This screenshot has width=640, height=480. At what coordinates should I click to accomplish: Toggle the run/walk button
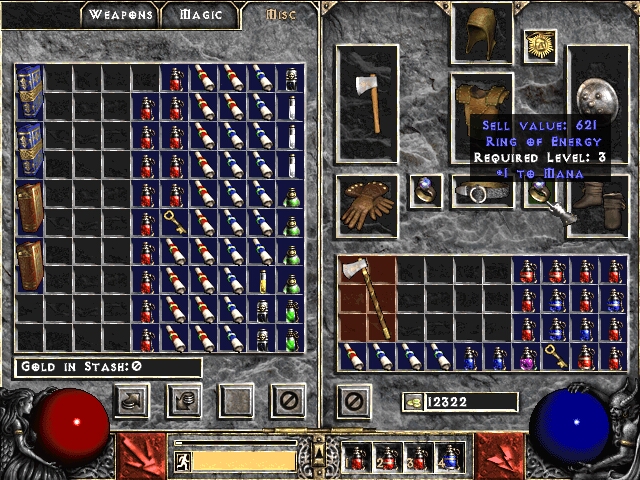pos(182,461)
